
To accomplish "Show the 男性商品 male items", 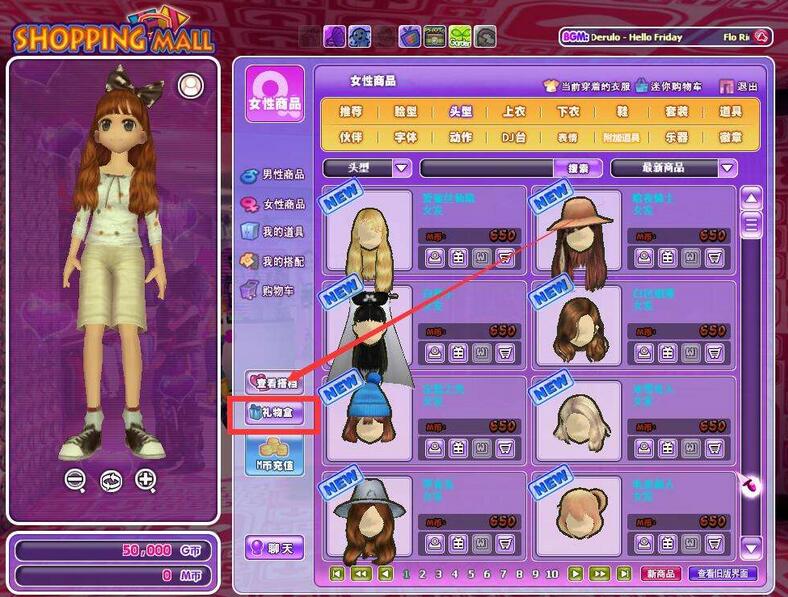I will [282, 176].
